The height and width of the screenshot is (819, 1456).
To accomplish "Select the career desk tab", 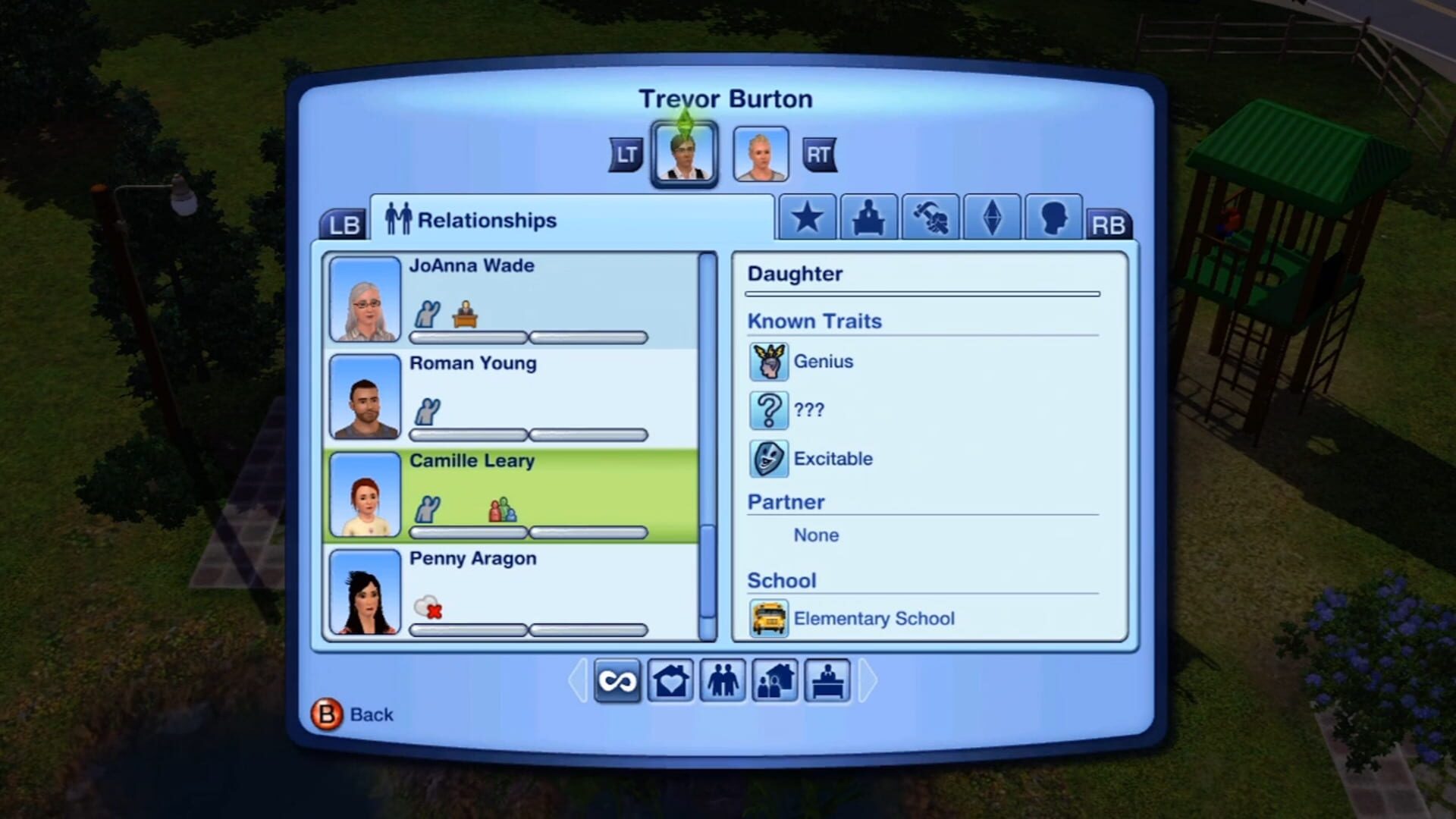I will [868, 218].
